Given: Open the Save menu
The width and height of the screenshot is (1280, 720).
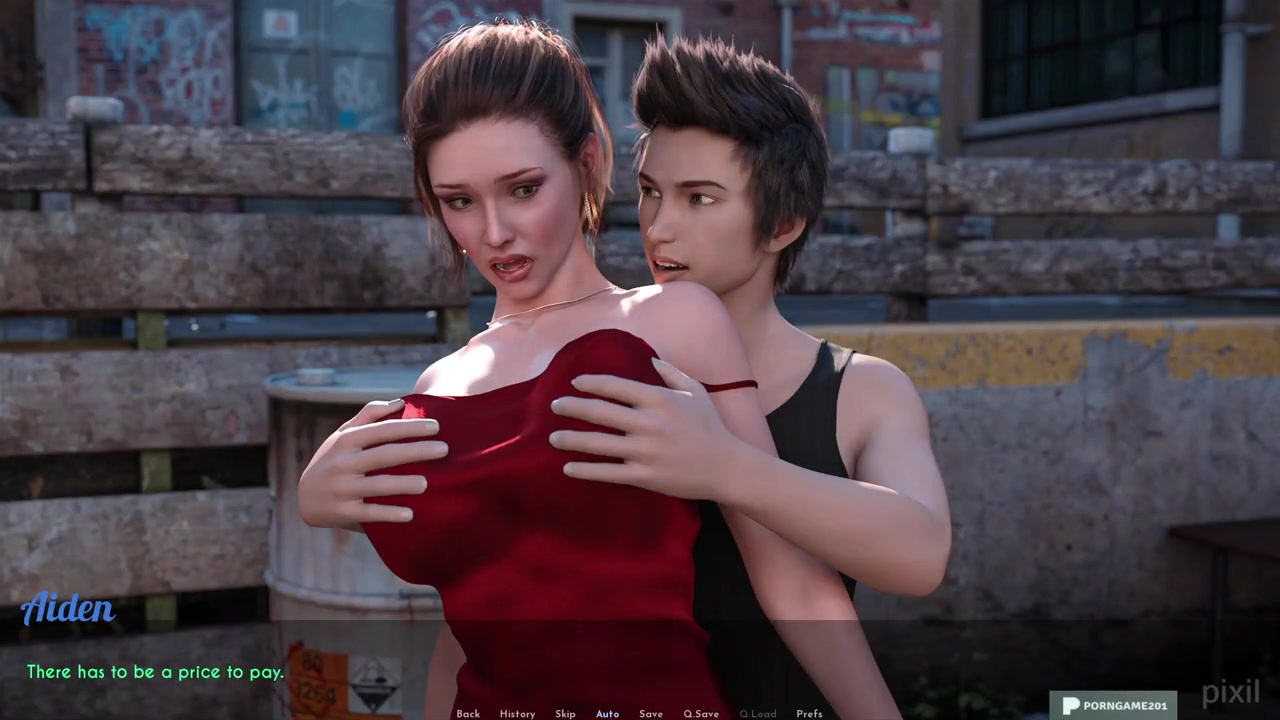Looking at the screenshot, I should [x=651, y=714].
